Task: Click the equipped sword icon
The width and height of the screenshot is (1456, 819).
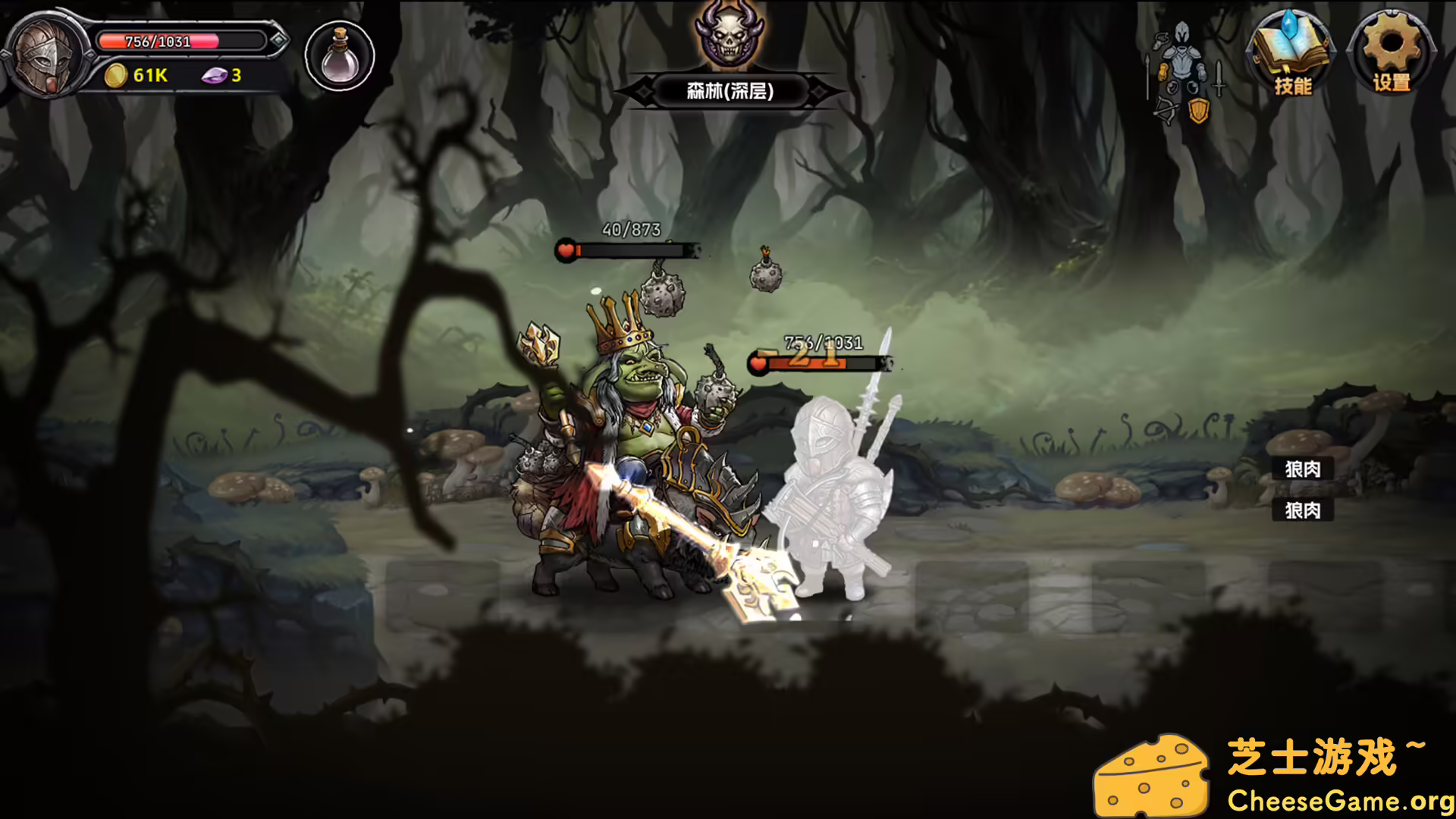Action: click(1217, 77)
